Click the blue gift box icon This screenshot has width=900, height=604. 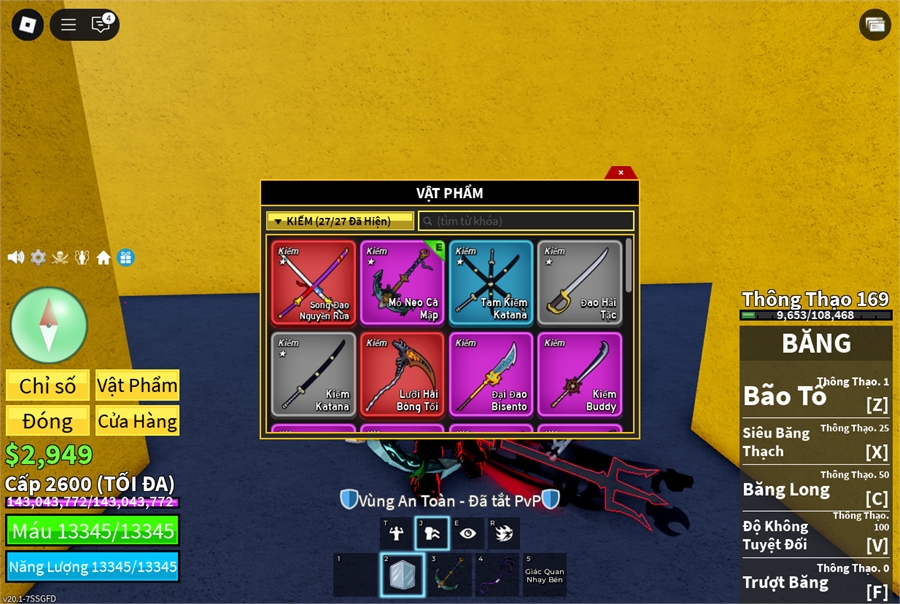click(x=125, y=258)
